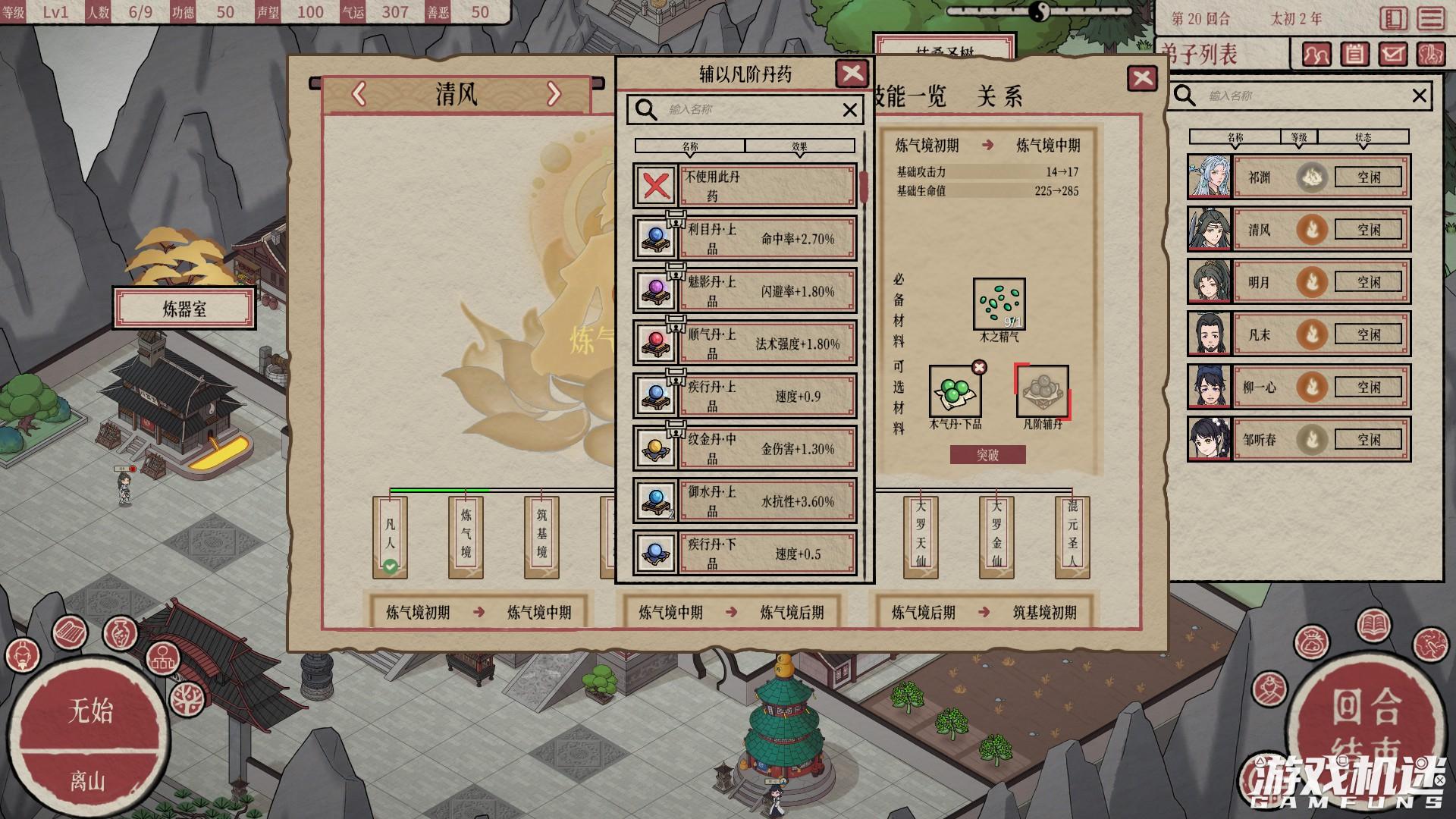
Task: Switch to the 关系 tab
Action: (x=1003, y=97)
